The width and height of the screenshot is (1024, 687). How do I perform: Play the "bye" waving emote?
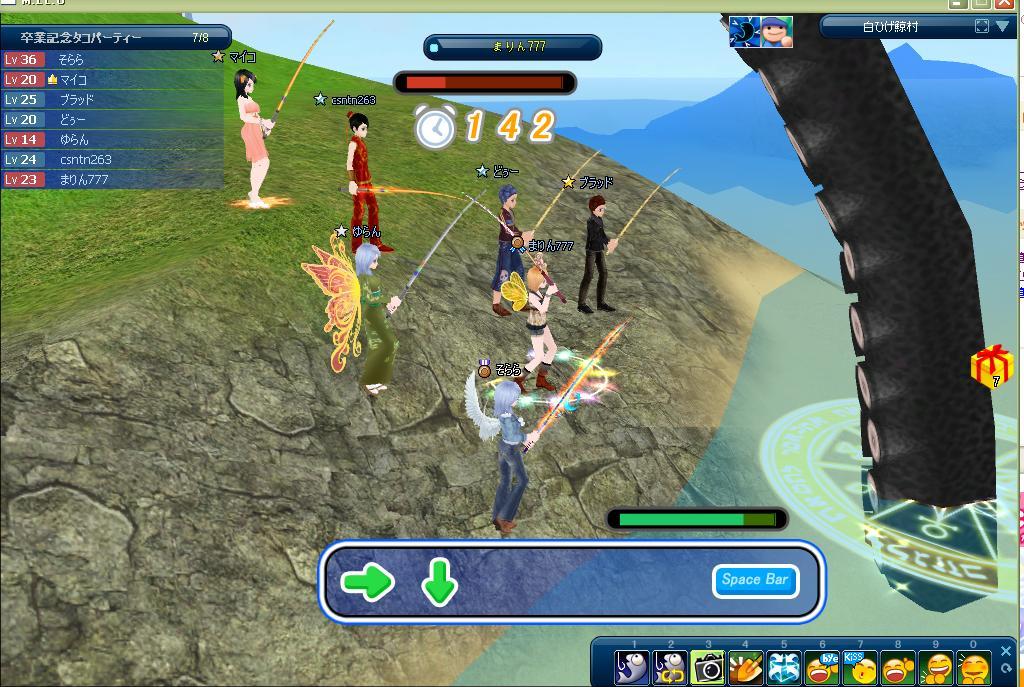(x=822, y=667)
